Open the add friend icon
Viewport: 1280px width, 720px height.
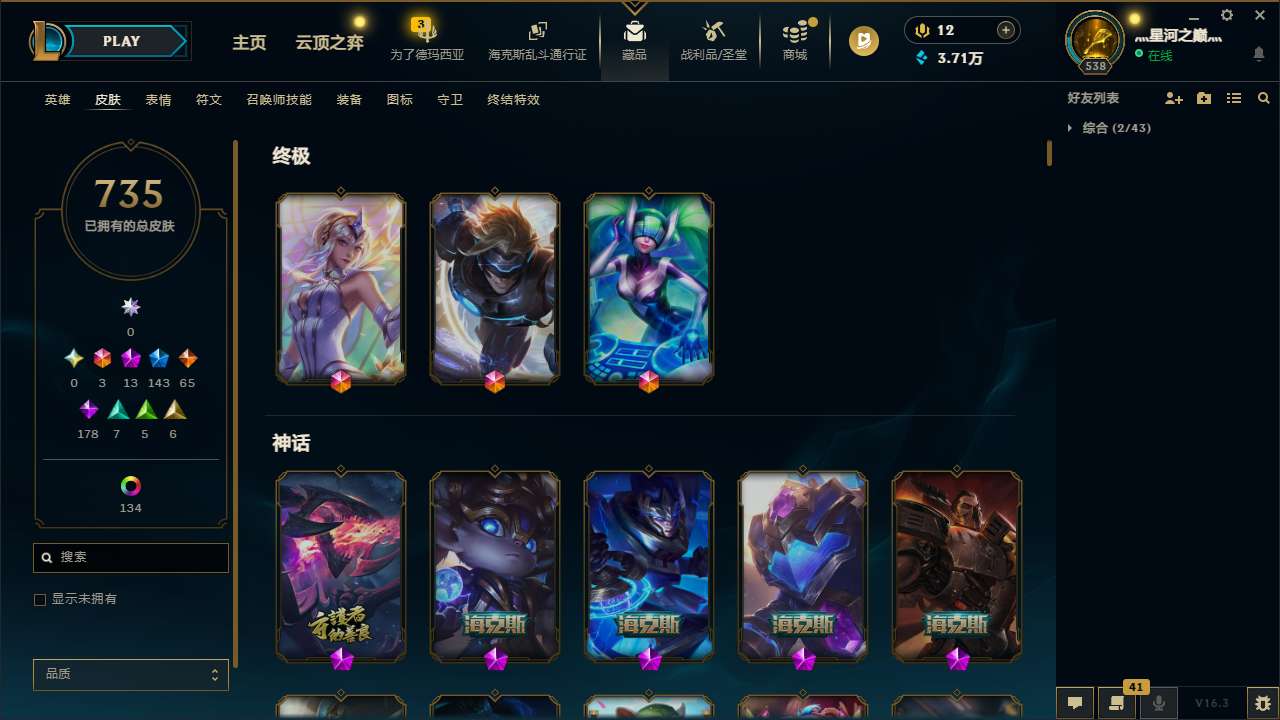[1174, 98]
